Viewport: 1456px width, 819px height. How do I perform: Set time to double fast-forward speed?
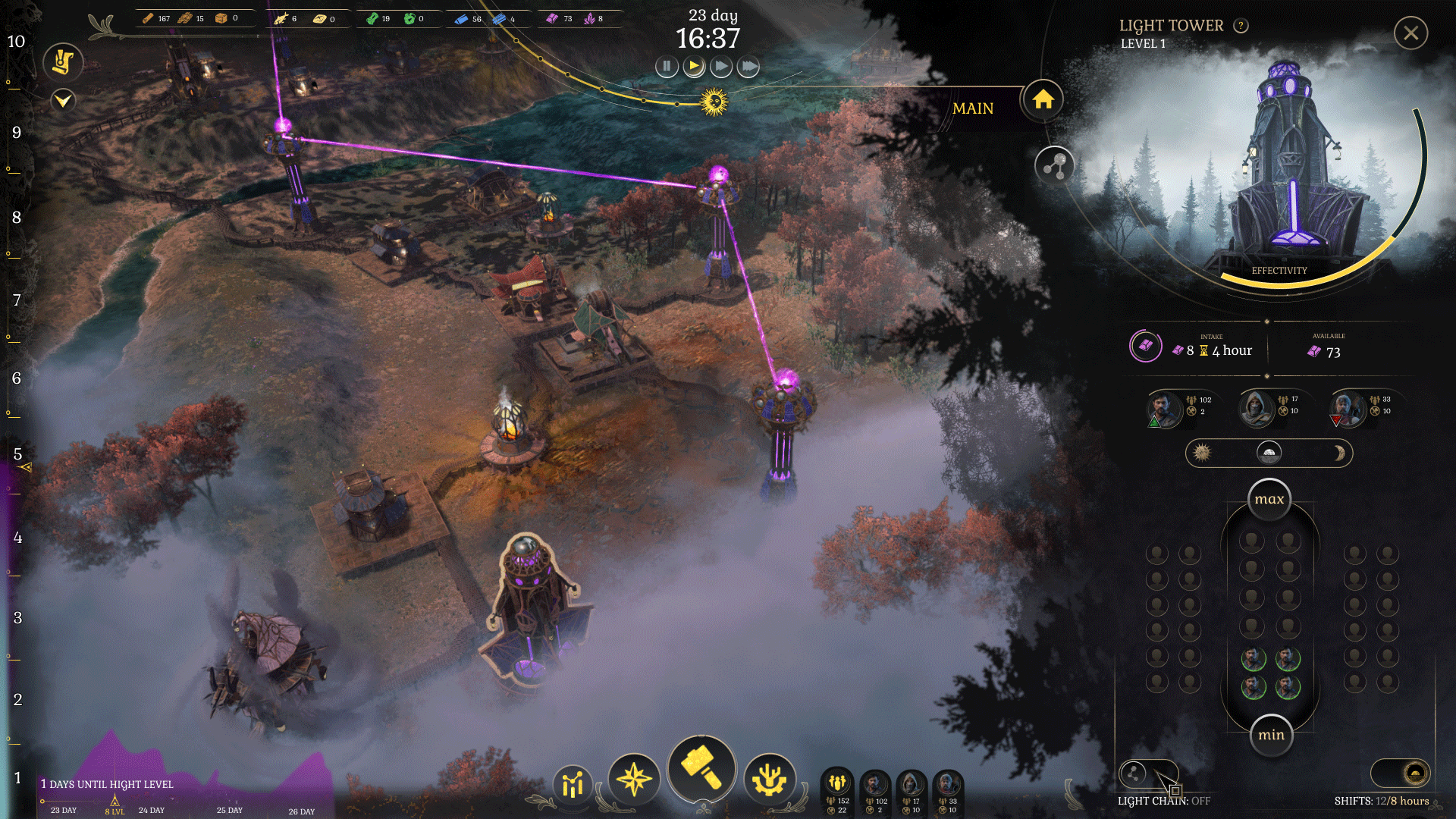[x=721, y=67]
